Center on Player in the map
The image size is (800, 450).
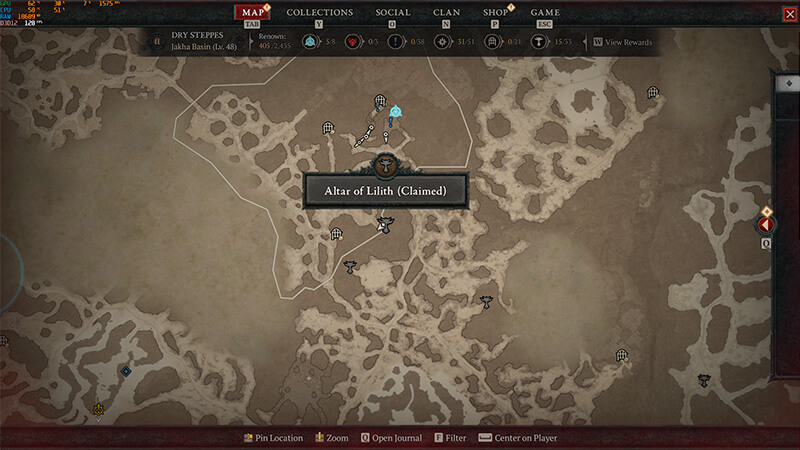click(518, 438)
